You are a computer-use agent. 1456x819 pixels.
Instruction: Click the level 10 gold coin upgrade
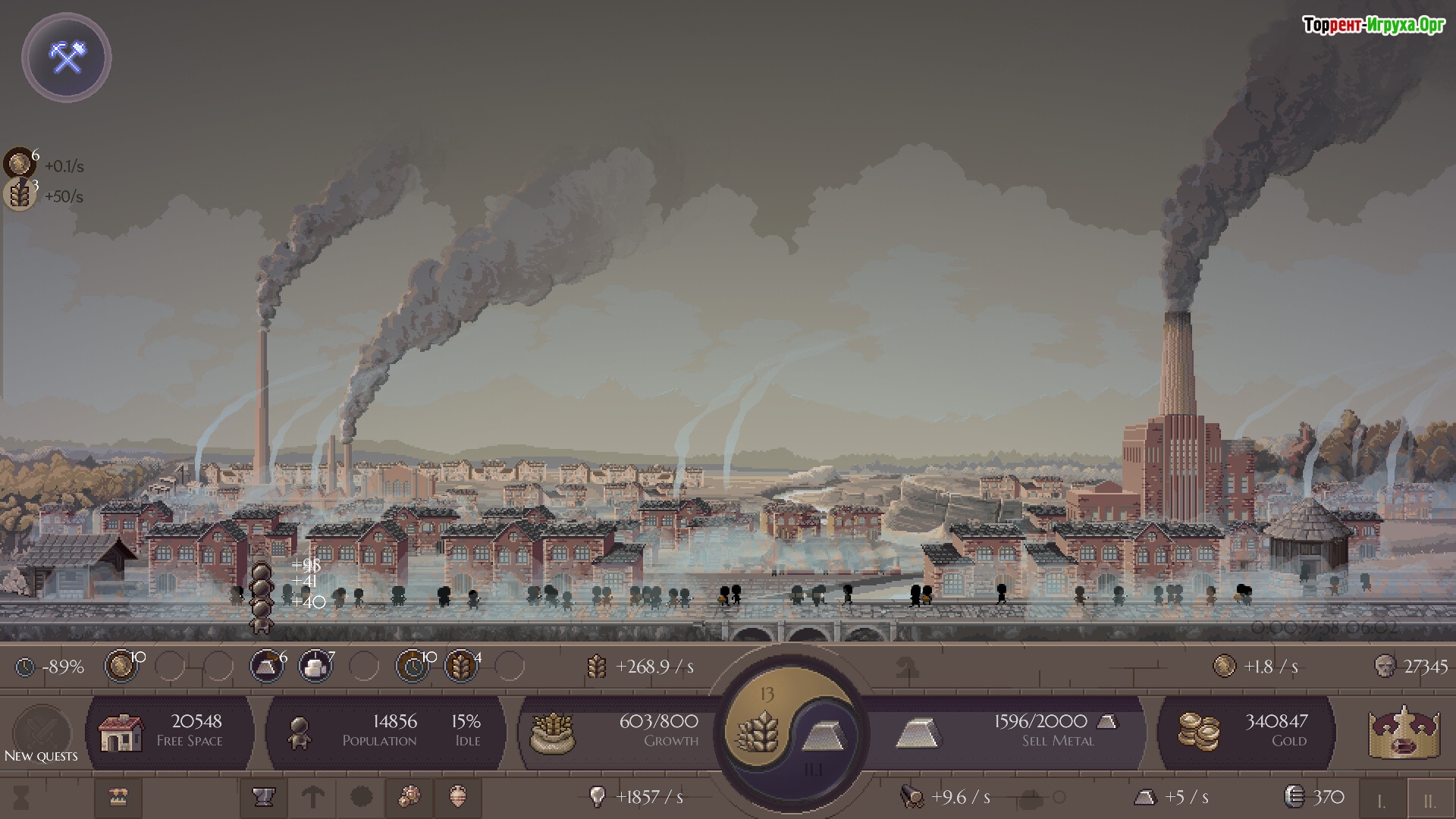(x=121, y=667)
